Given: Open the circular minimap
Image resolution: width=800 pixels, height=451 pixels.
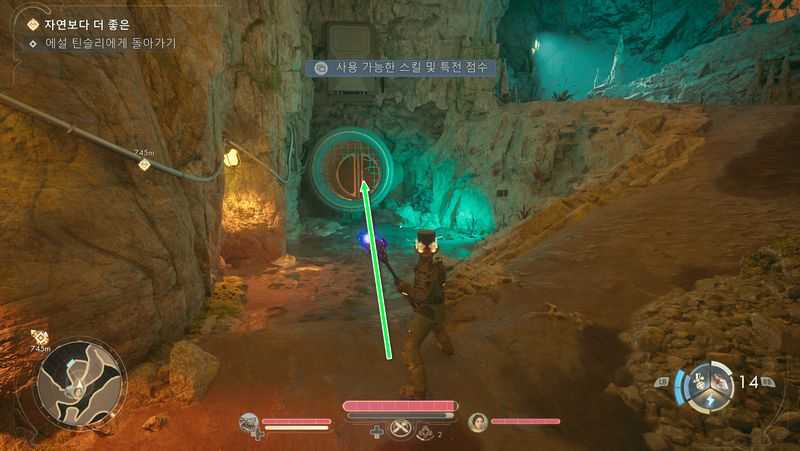Looking at the screenshot, I should tap(82, 381).
